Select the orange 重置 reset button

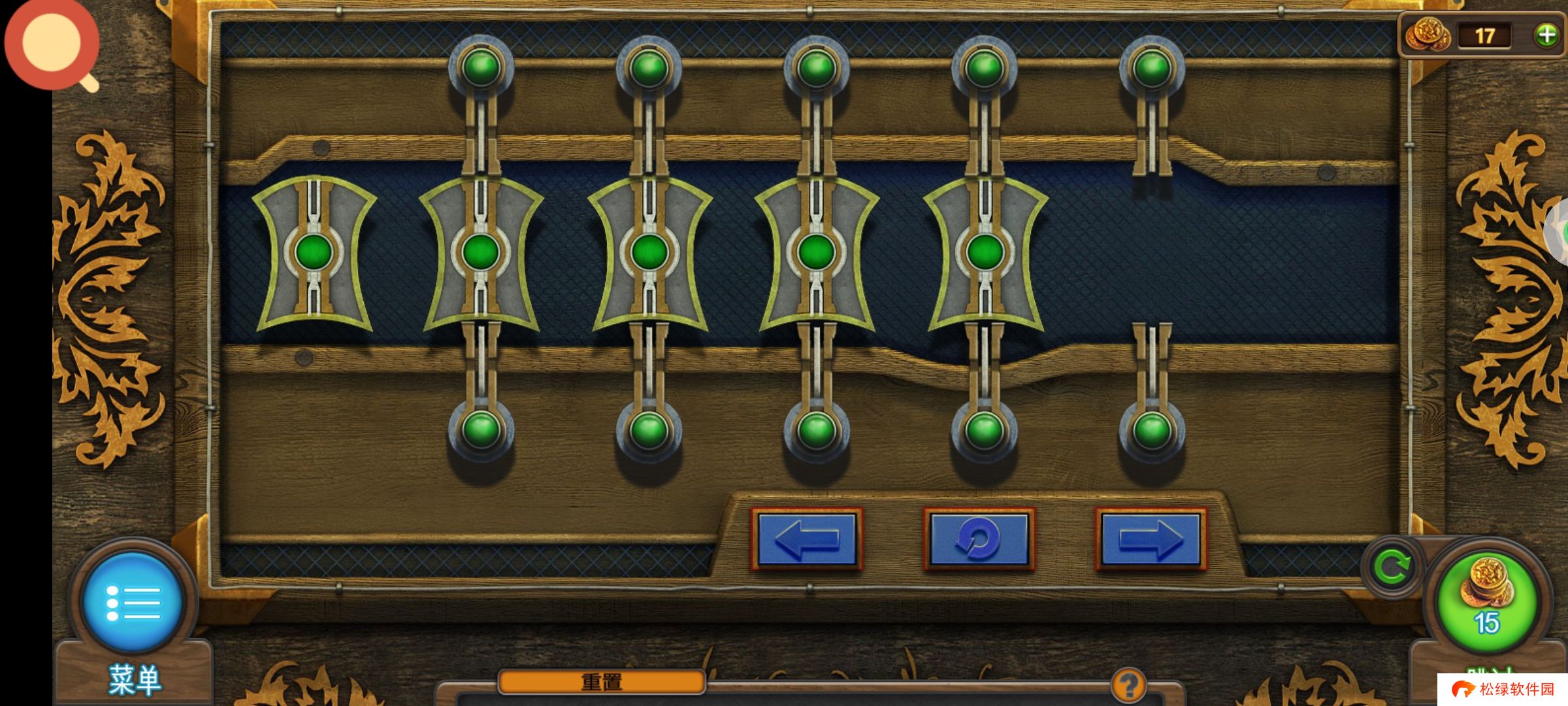coord(601,682)
